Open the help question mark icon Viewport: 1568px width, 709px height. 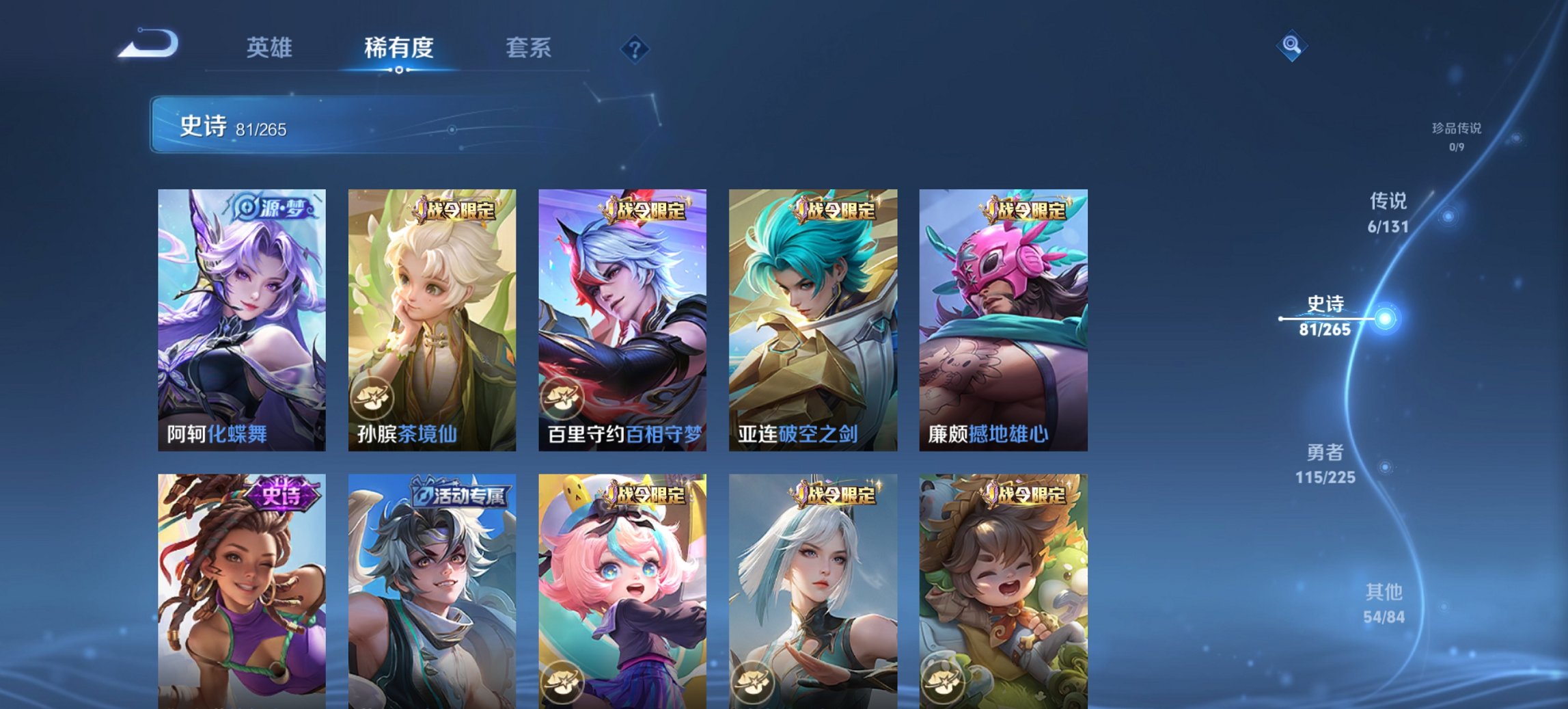(635, 47)
